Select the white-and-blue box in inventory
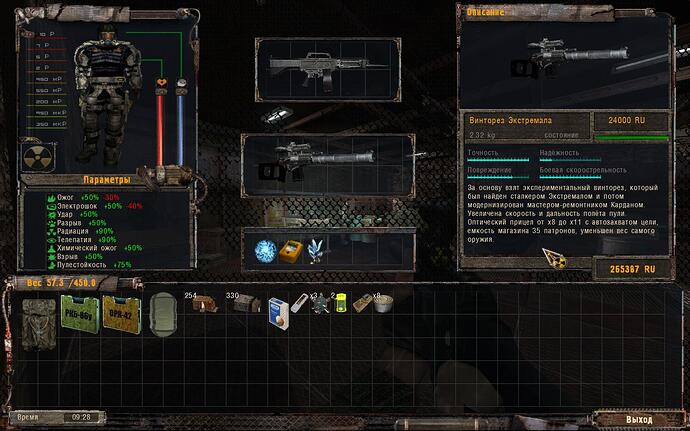 point(278,311)
